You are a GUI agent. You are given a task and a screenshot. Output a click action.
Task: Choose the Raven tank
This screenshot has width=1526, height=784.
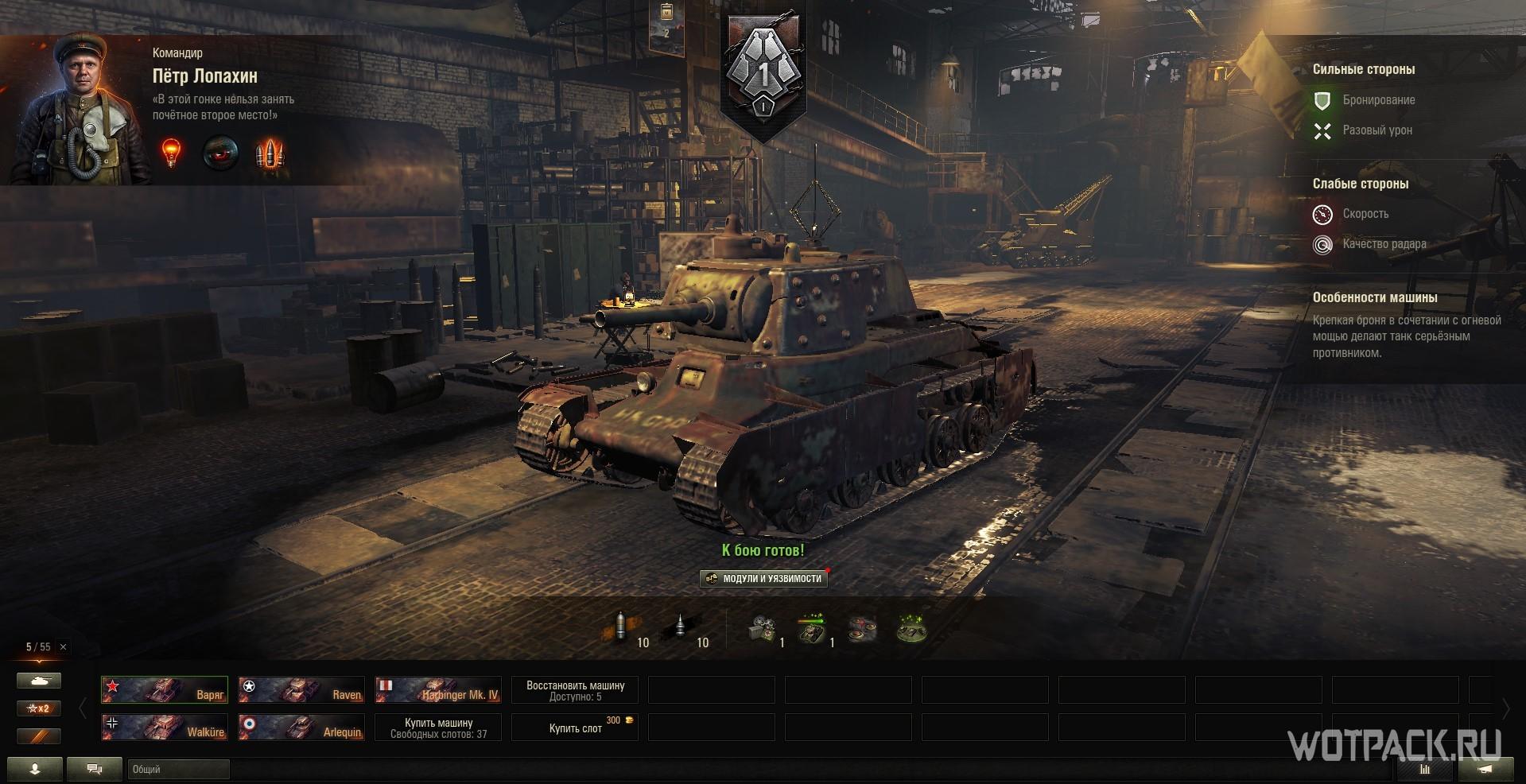(301, 689)
